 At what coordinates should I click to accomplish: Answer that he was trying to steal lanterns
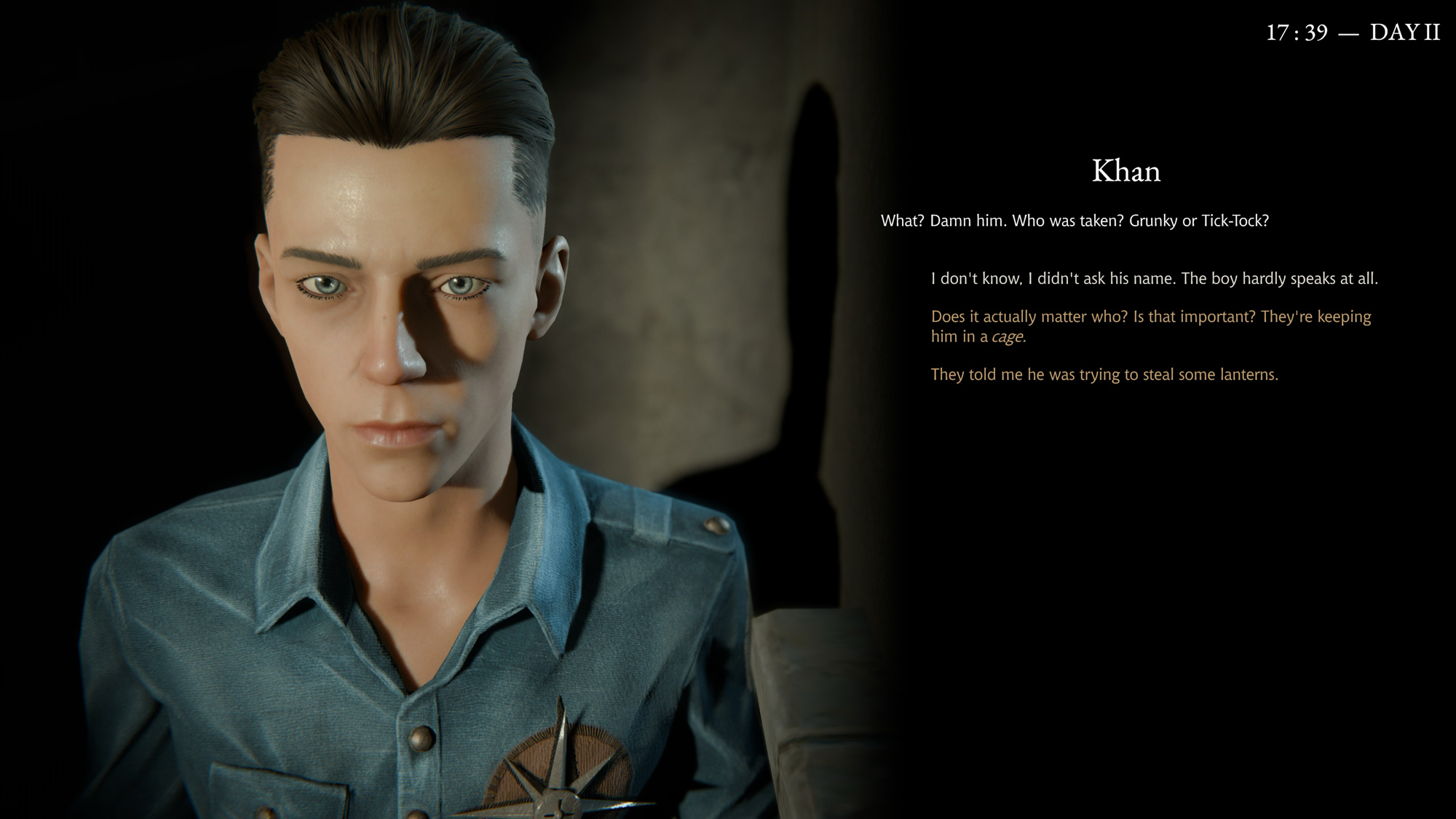pos(1104,375)
